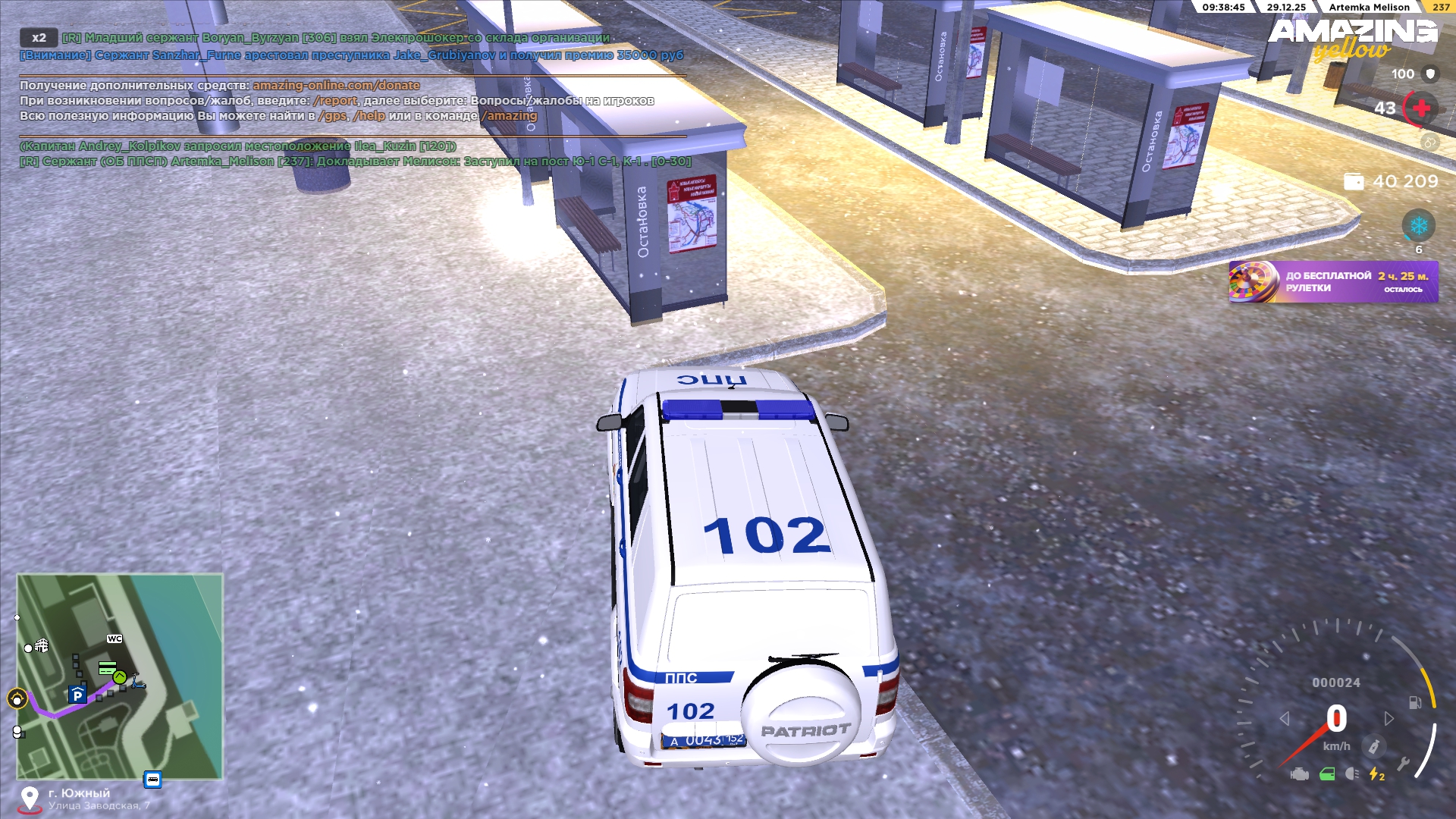The height and width of the screenshot is (819, 1456).
Task: Click the green bank card minimap marker
Action: [108, 667]
